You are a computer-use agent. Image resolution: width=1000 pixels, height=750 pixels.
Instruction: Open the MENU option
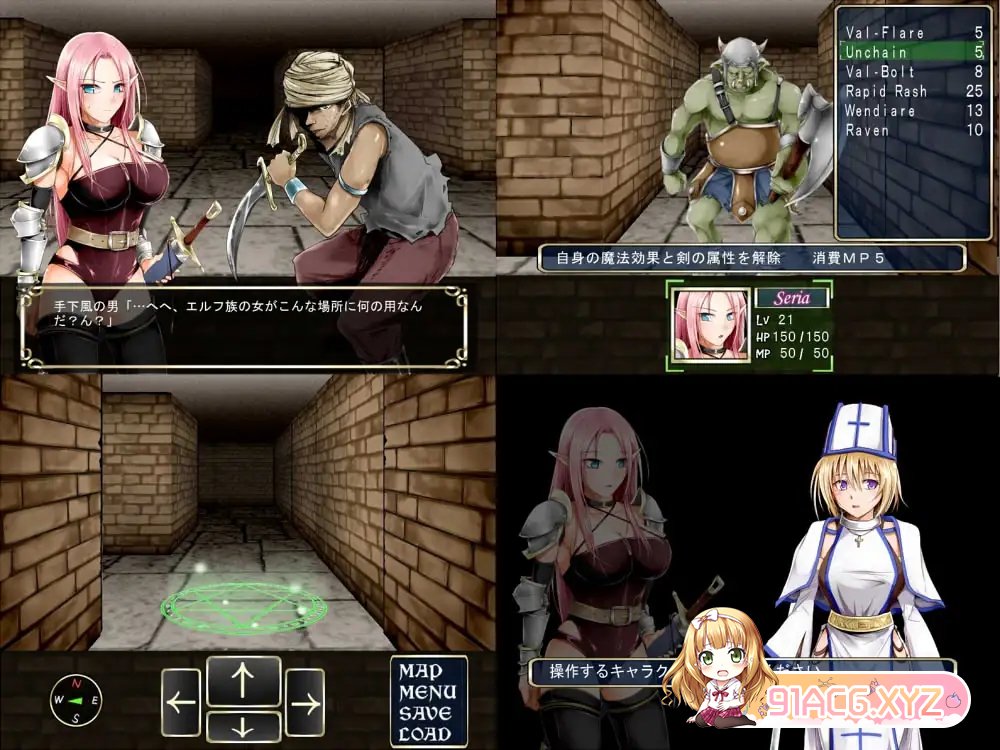[427, 692]
